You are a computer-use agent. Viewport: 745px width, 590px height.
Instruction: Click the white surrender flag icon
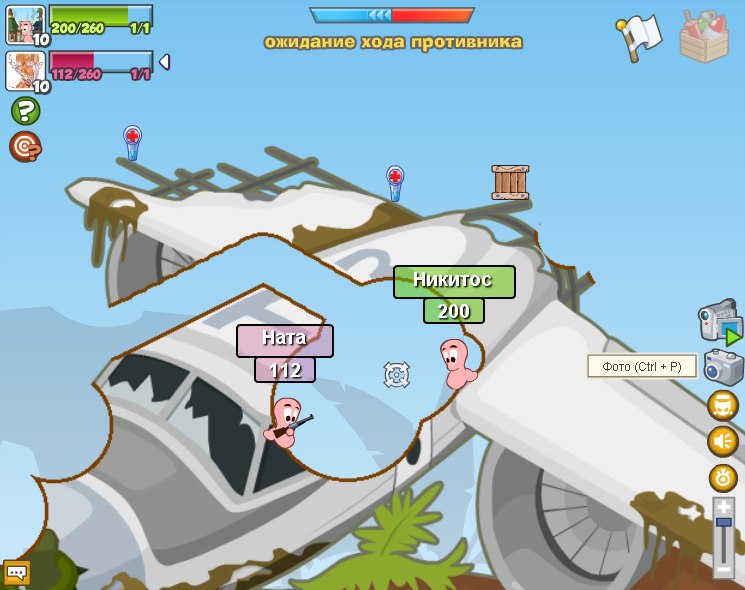tap(638, 37)
